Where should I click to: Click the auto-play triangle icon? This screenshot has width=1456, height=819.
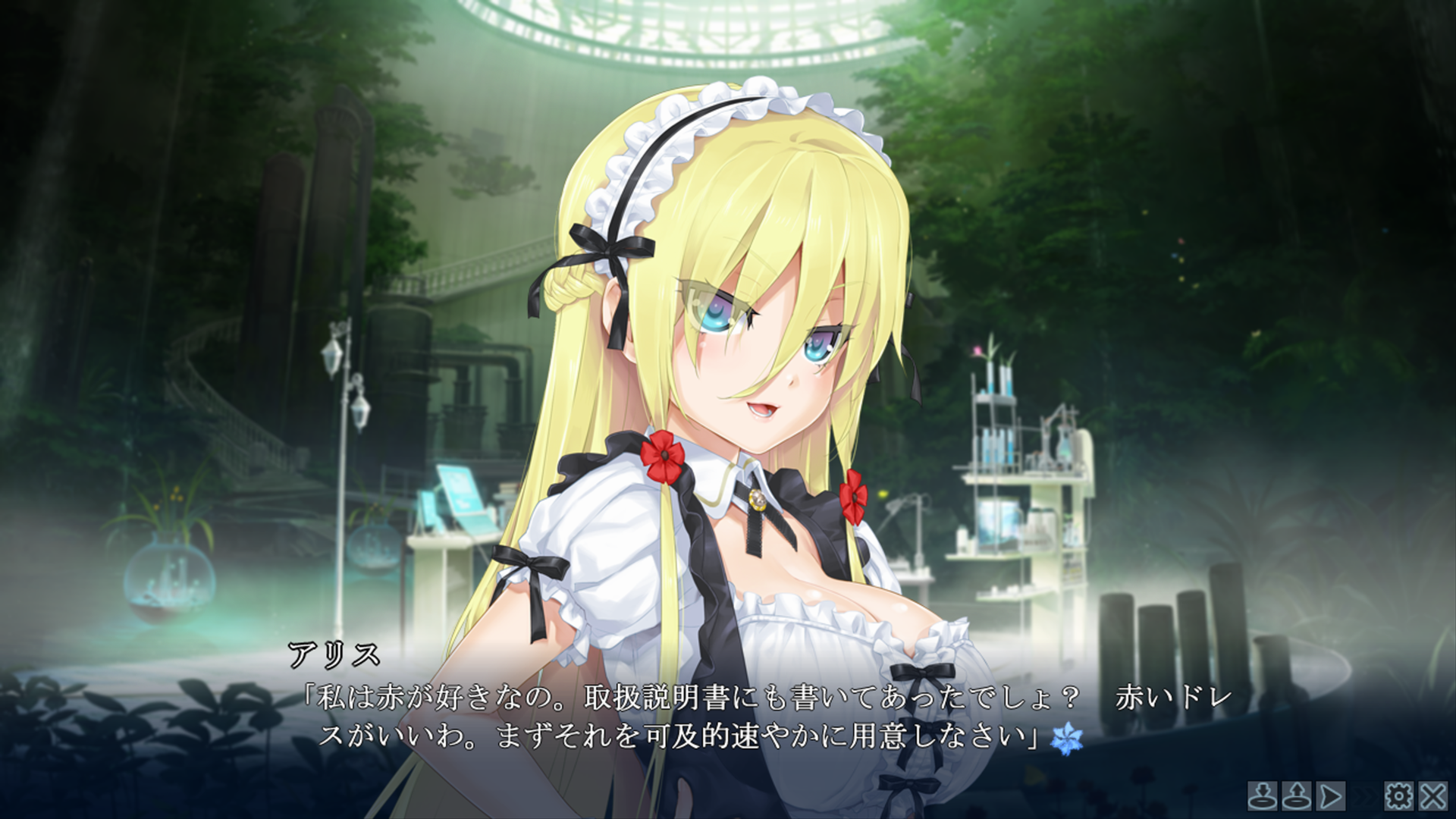(1331, 797)
